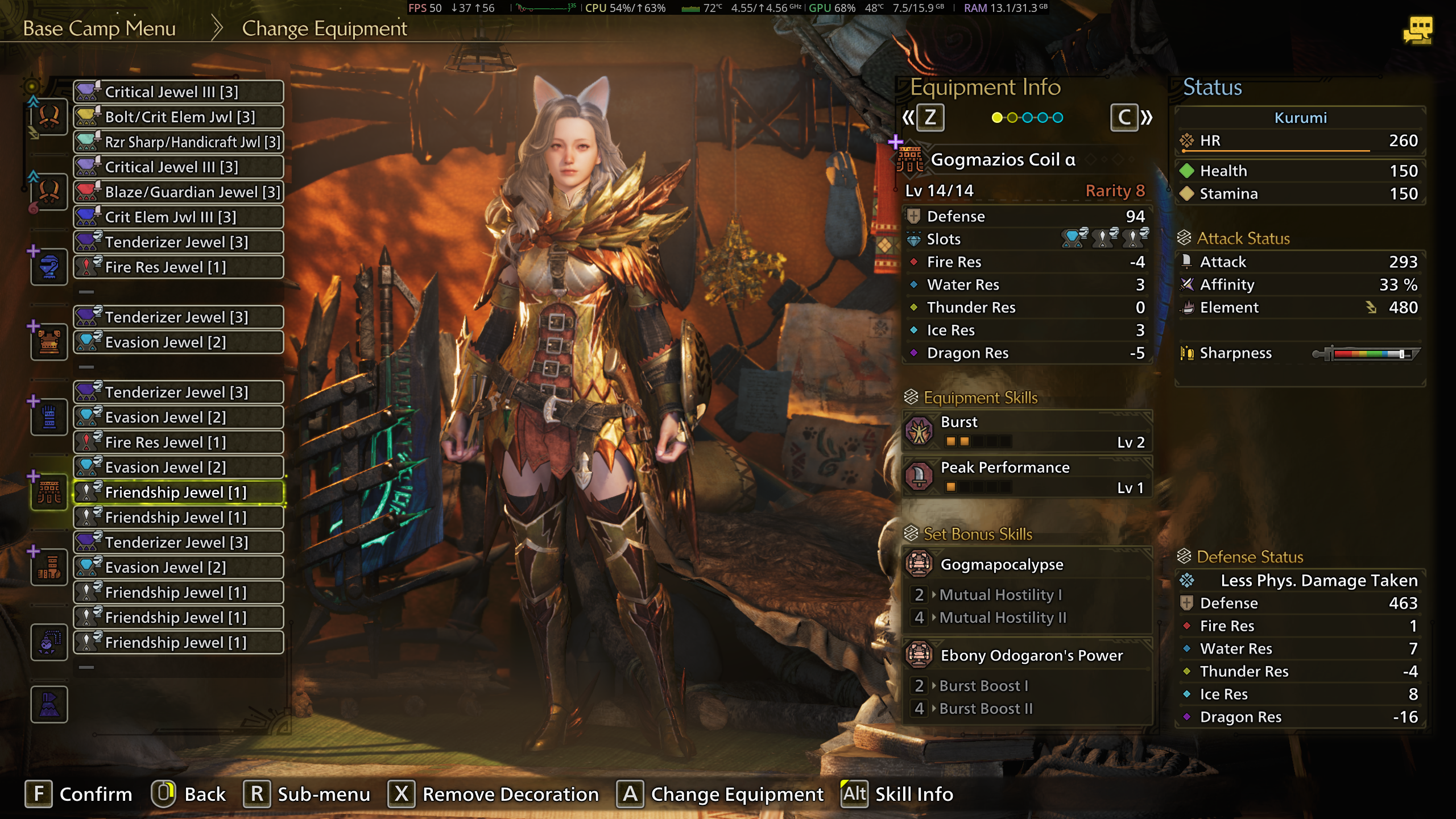Choose the arm guards slot icon
The image size is (1456, 819).
click(x=49, y=417)
